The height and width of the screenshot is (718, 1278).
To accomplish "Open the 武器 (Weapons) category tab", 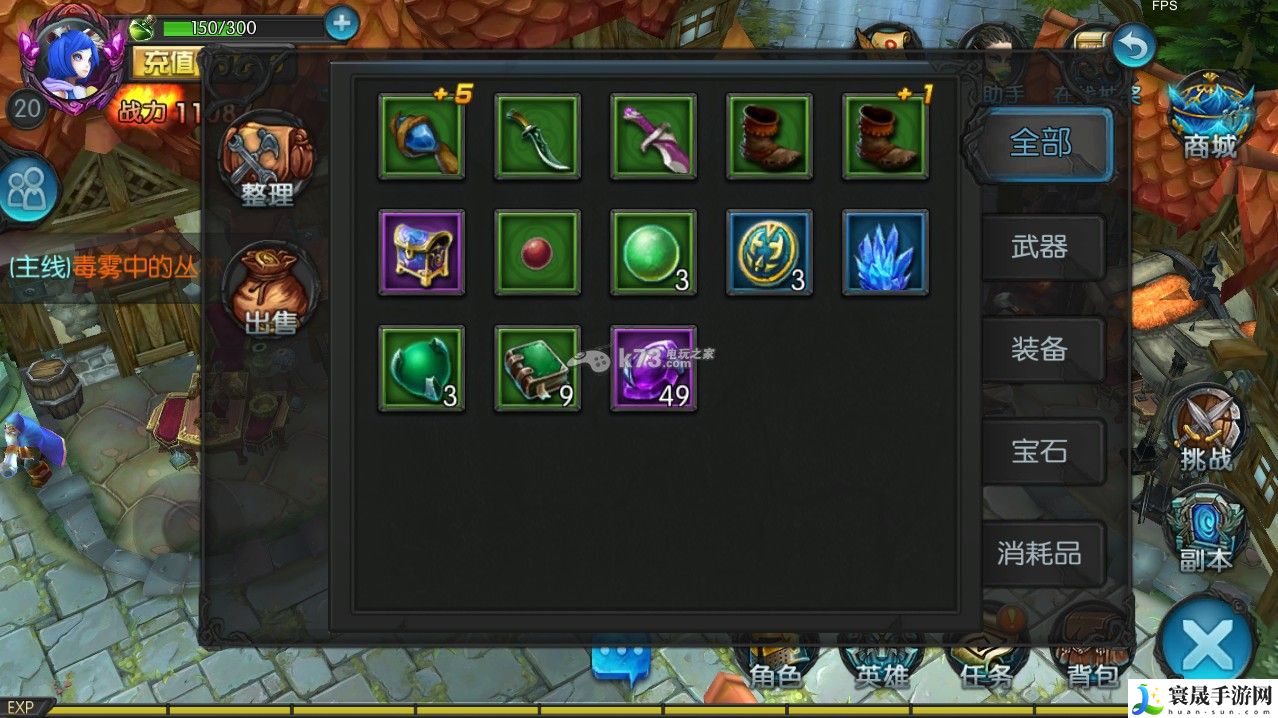I will pos(1040,247).
